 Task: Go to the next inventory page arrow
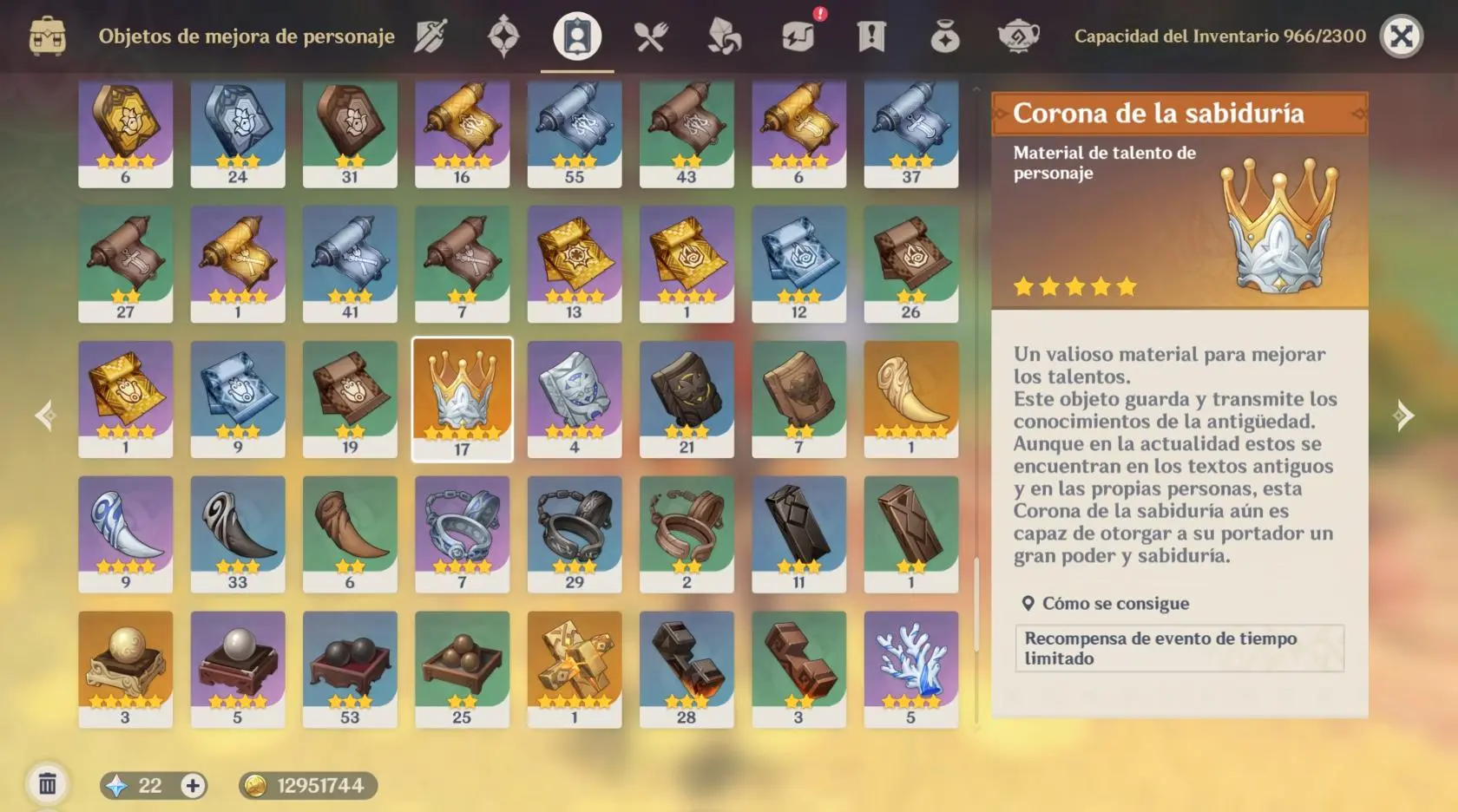[x=1402, y=416]
